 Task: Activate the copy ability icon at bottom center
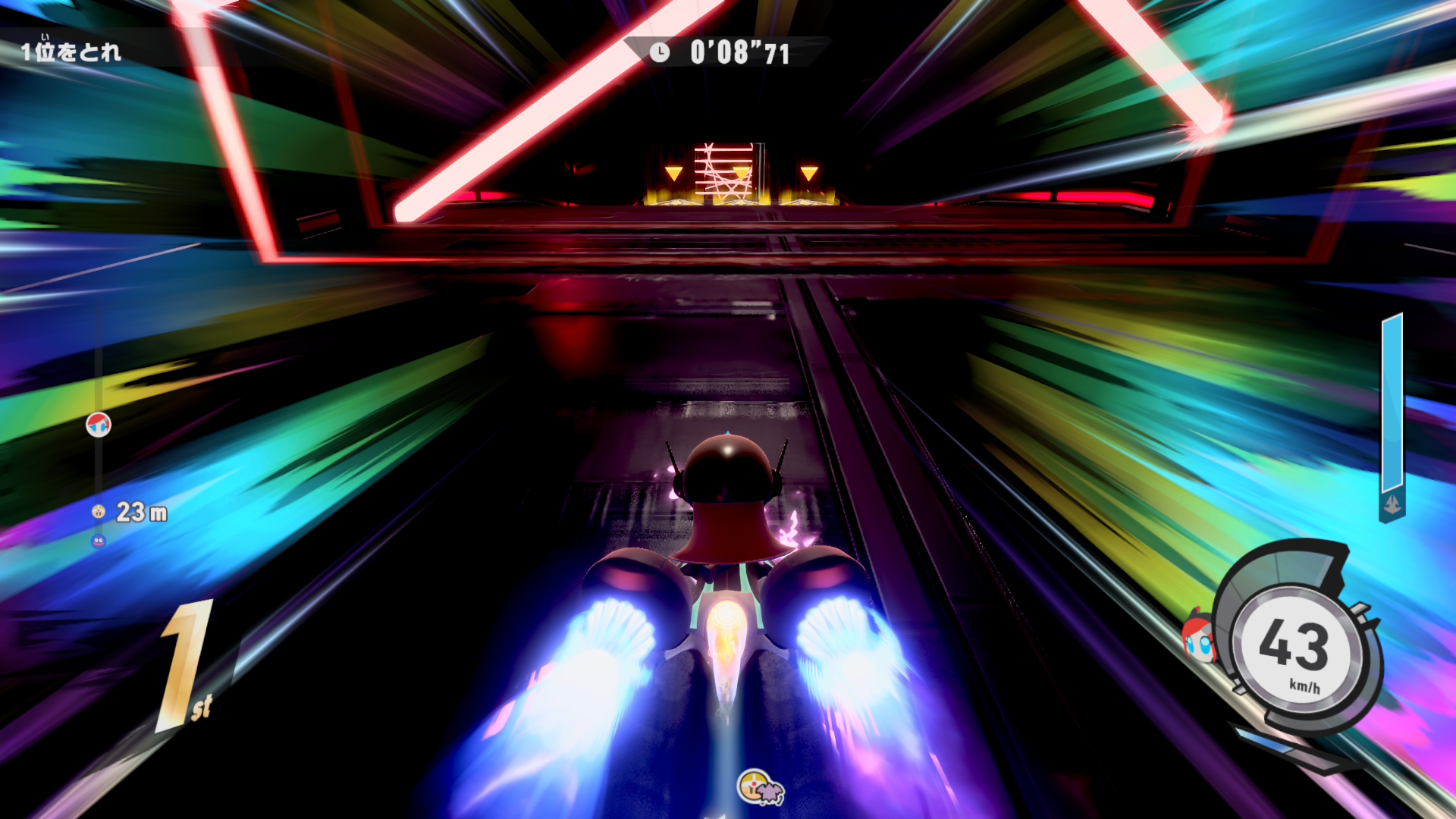coord(760,788)
